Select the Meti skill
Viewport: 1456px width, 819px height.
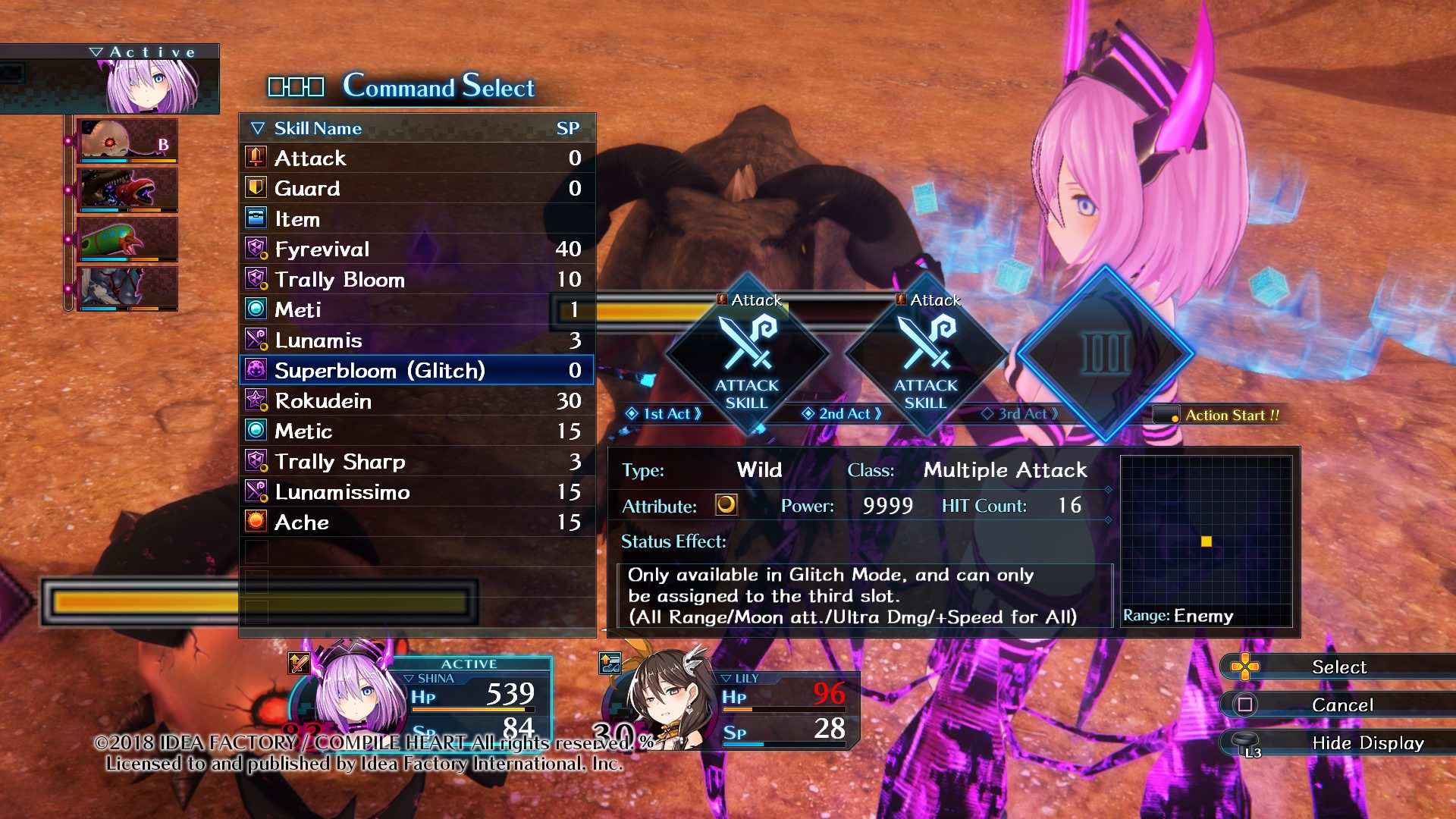(416, 309)
